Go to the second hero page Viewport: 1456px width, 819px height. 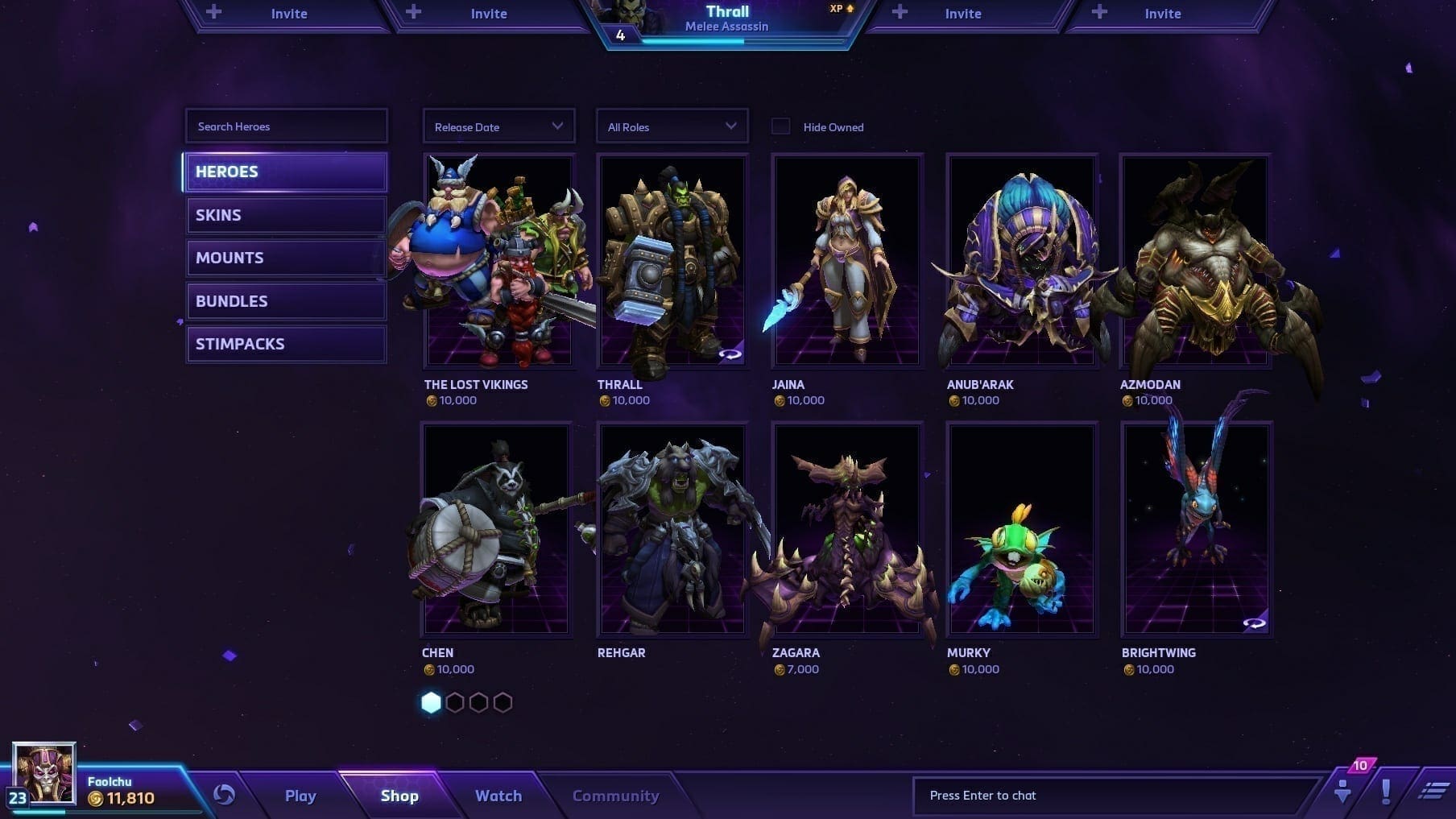pos(455,703)
